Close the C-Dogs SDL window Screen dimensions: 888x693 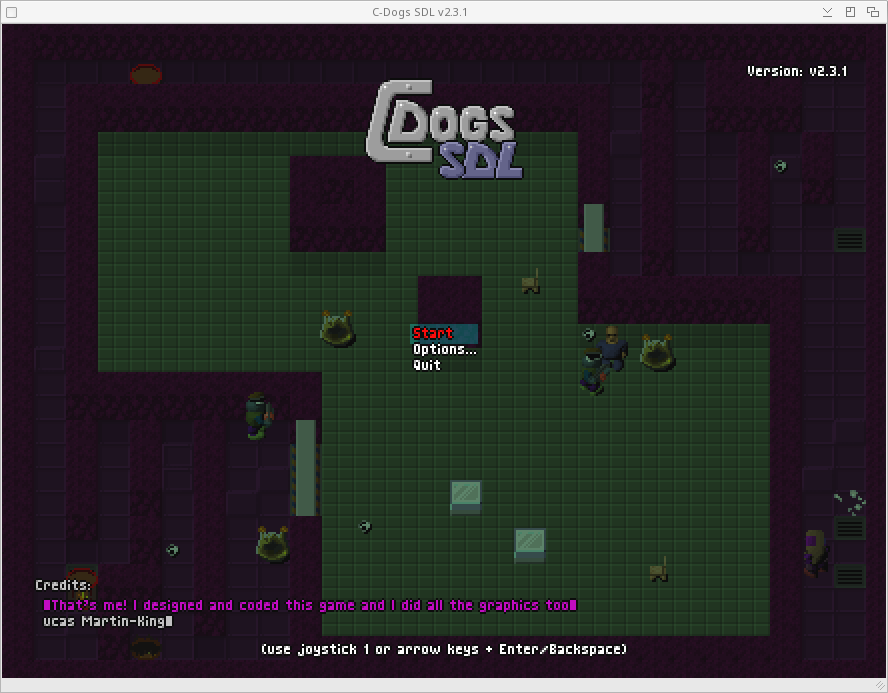click(872, 12)
